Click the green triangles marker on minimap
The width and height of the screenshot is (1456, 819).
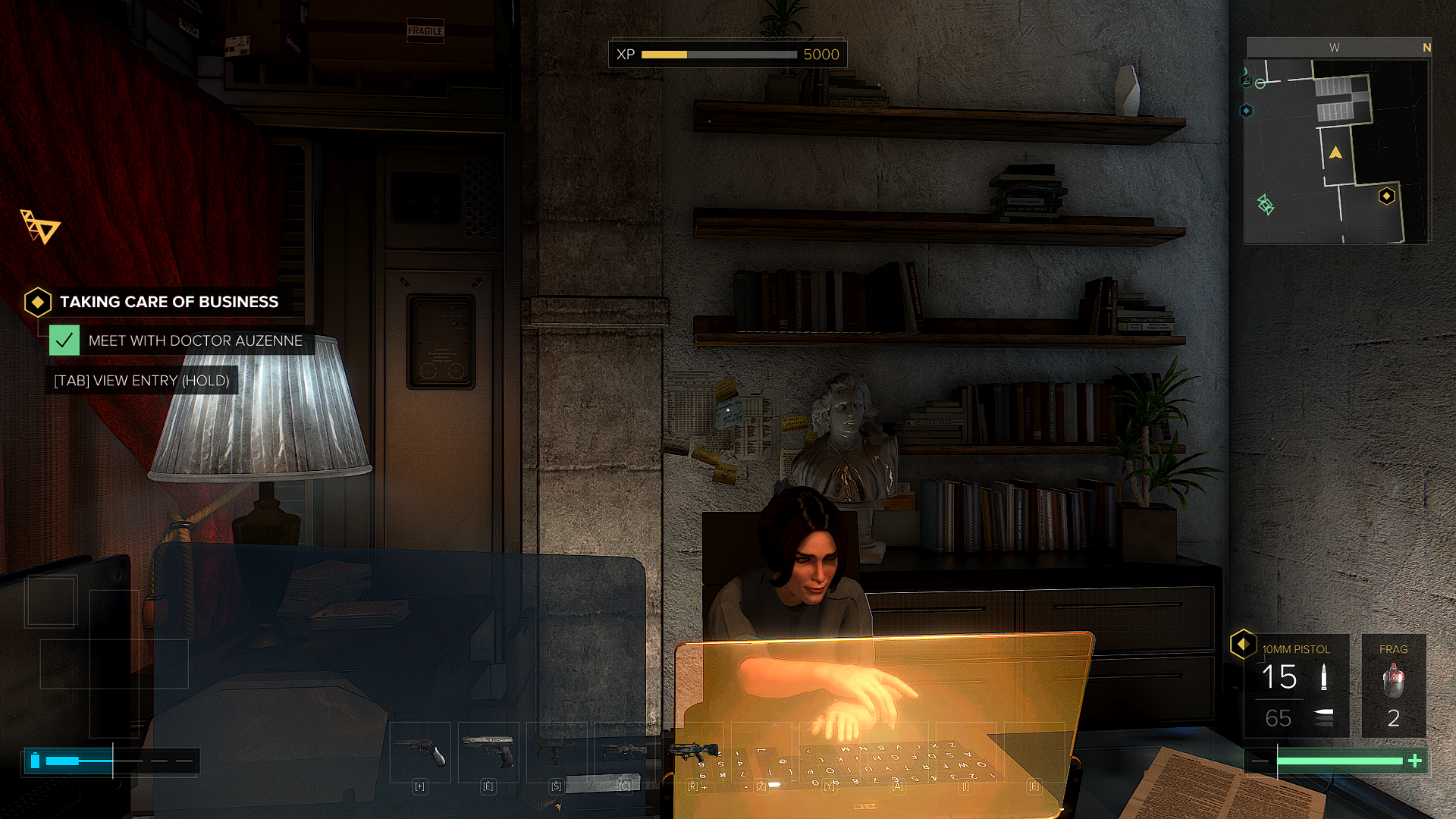[x=1265, y=205]
